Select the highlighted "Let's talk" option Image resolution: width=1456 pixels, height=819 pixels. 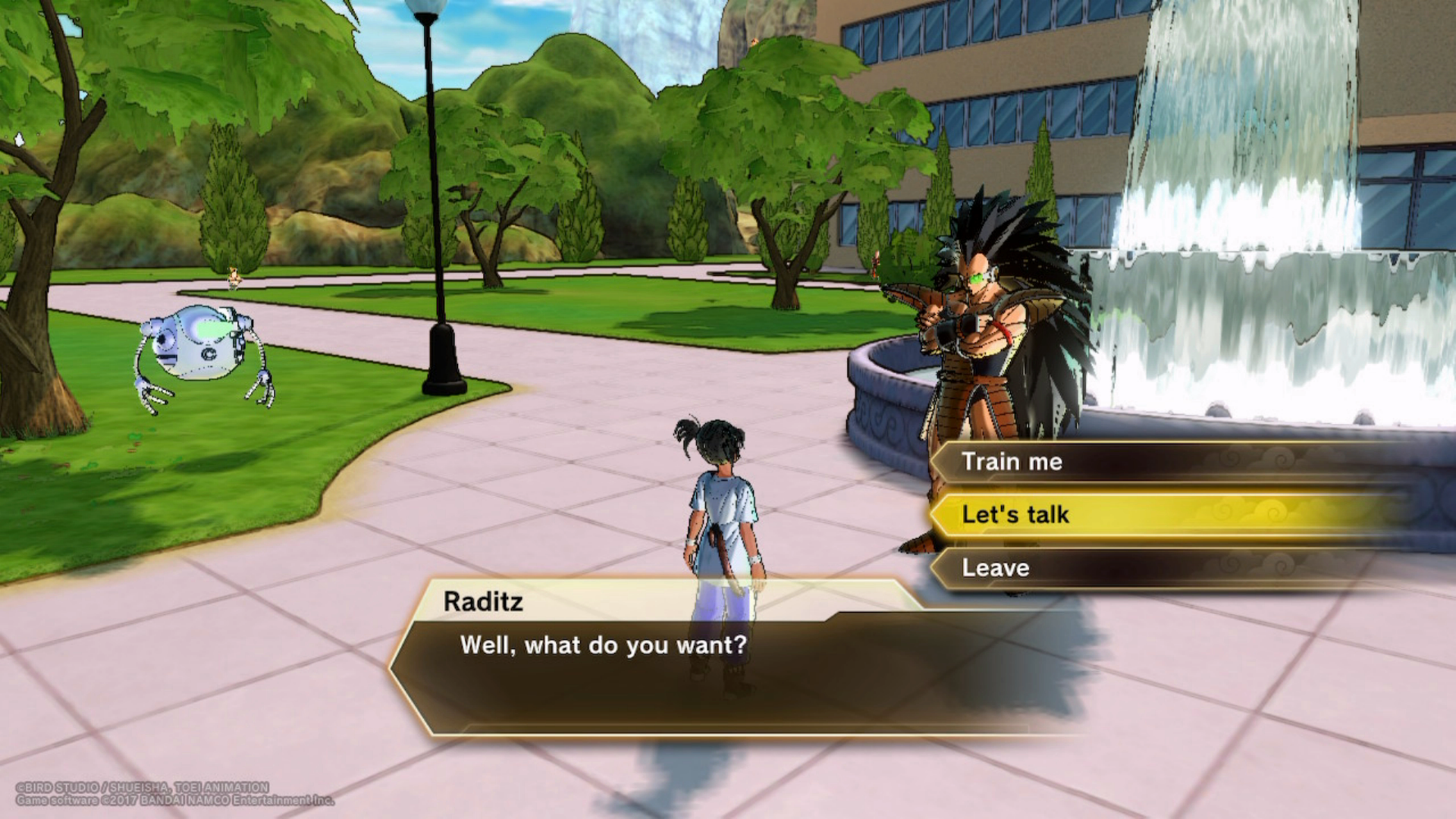tap(1016, 515)
